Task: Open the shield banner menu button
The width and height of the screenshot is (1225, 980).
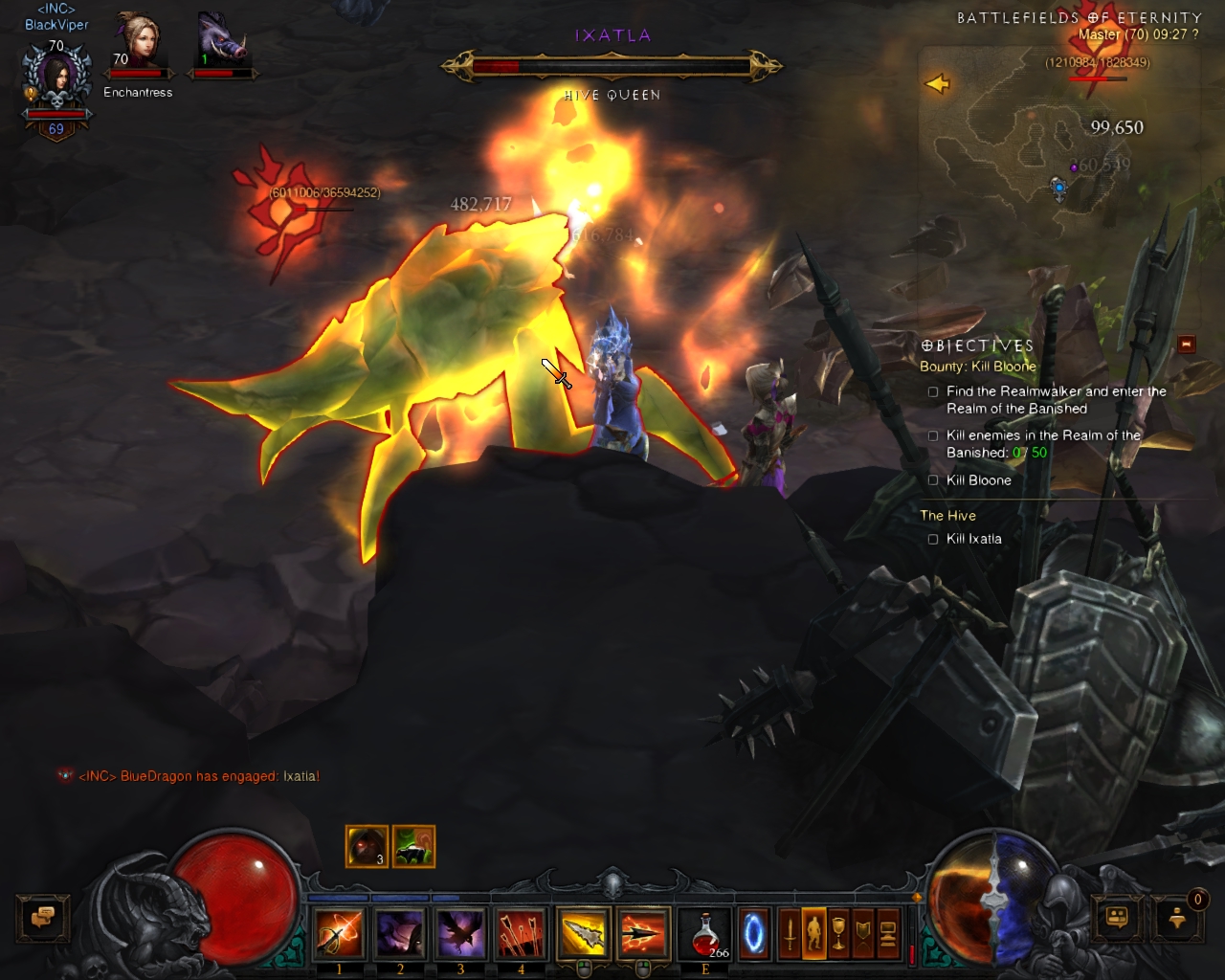Action: [x=862, y=934]
